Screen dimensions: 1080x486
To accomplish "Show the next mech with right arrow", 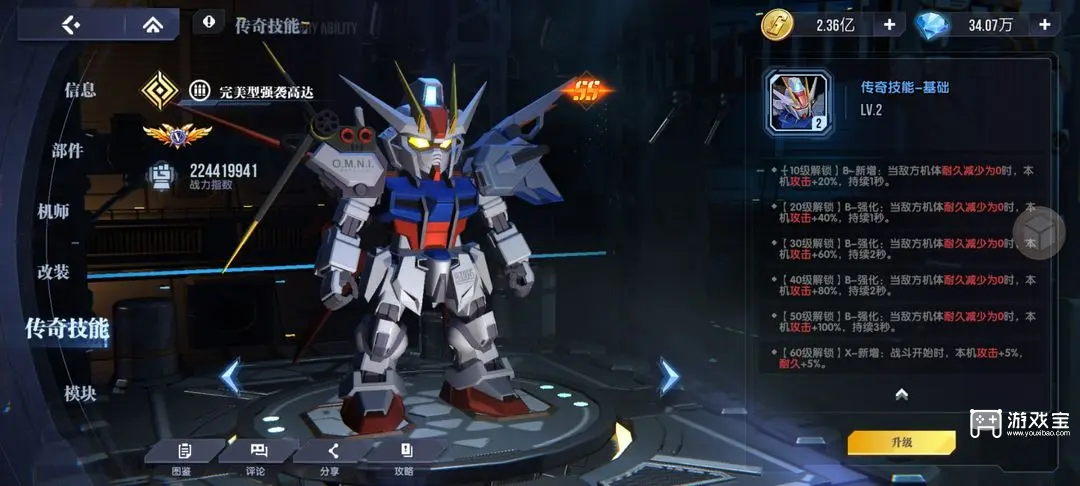I will (668, 377).
